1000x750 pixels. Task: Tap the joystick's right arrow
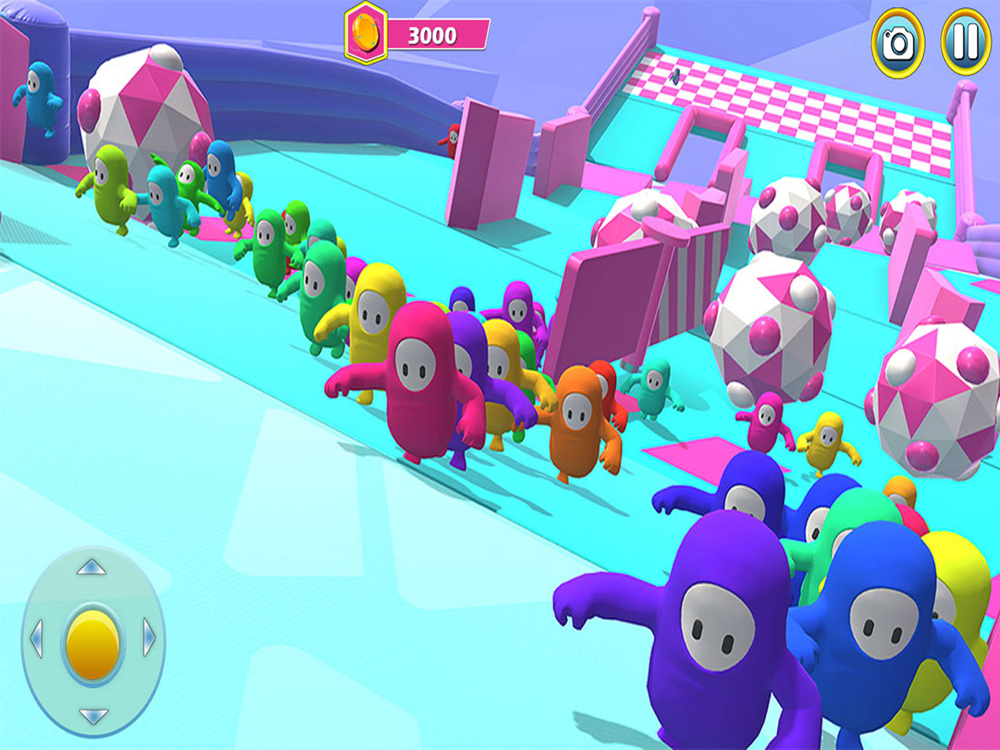149,638
